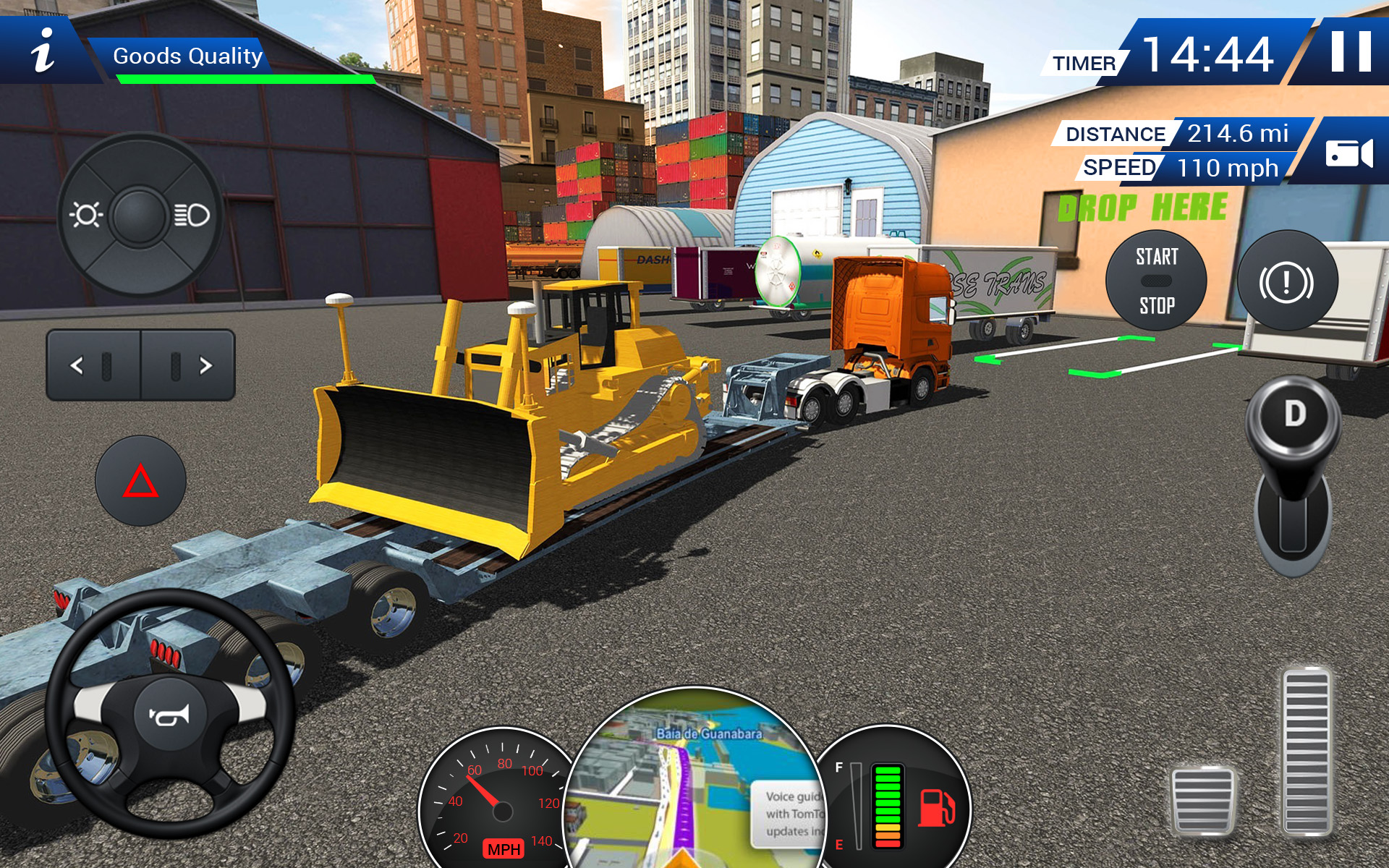Viewport: 1389px width, 868px height.
Task: Switch the camera view
Action: tap(1351, 152)
